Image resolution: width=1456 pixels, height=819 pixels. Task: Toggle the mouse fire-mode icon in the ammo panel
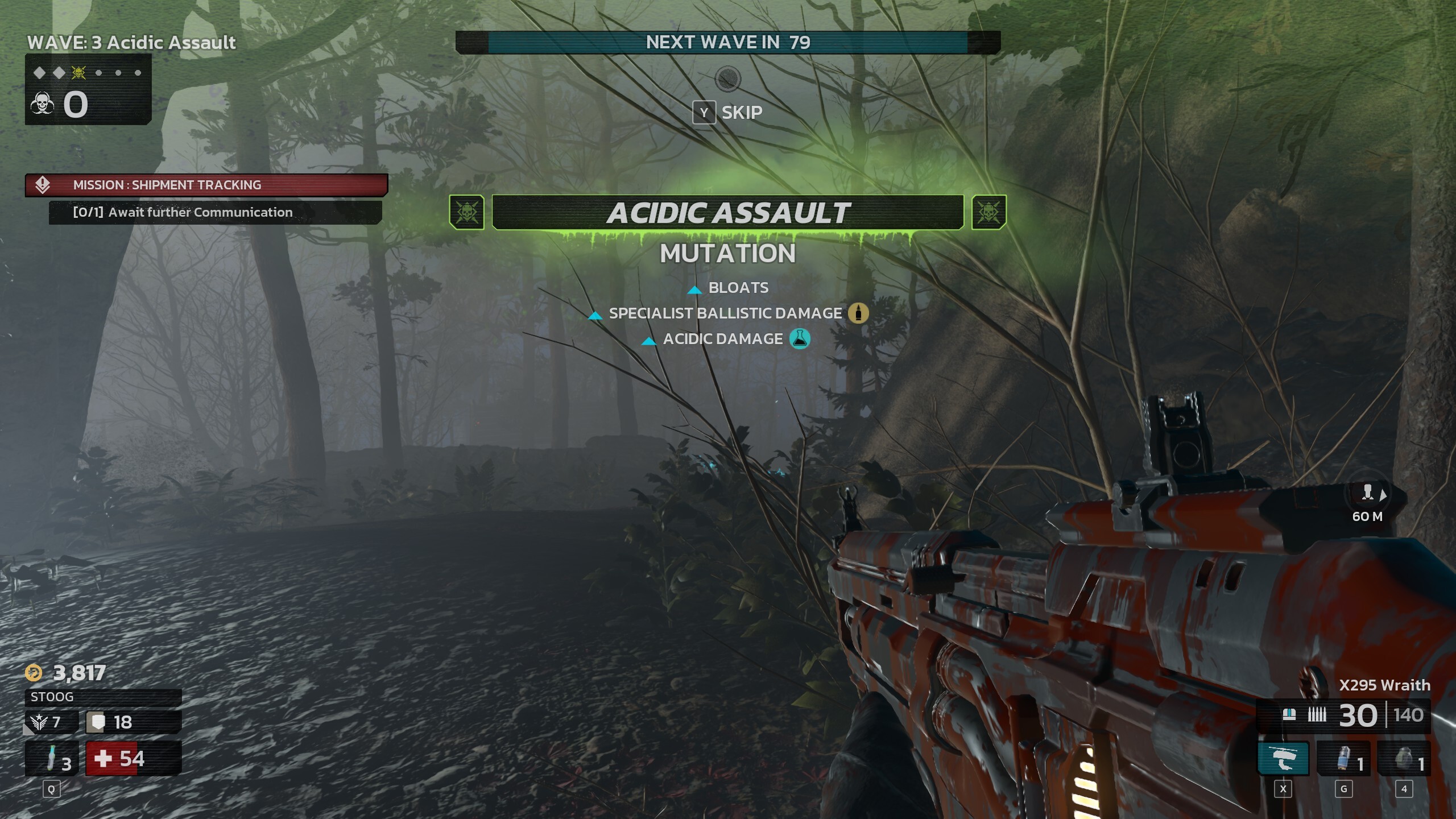coord(1291,715)
